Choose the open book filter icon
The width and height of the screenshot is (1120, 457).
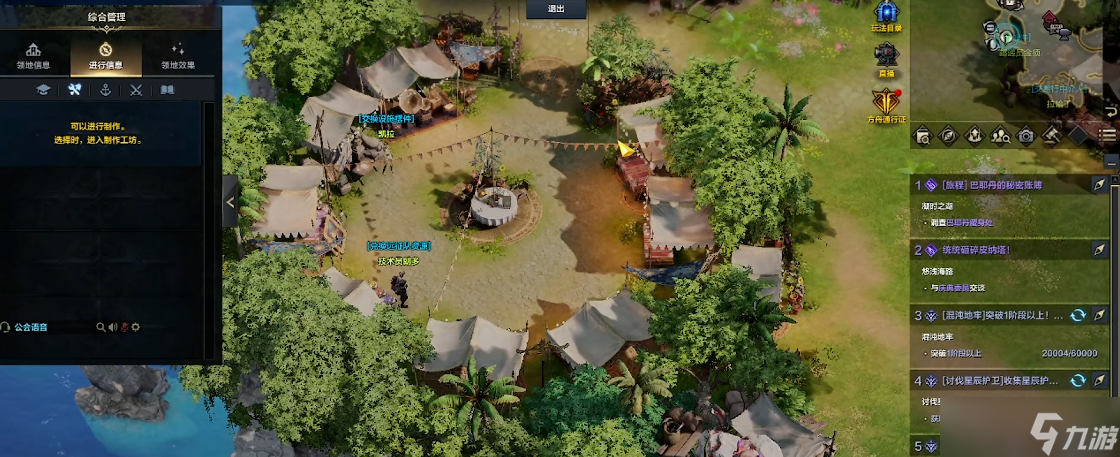(167, 90)
